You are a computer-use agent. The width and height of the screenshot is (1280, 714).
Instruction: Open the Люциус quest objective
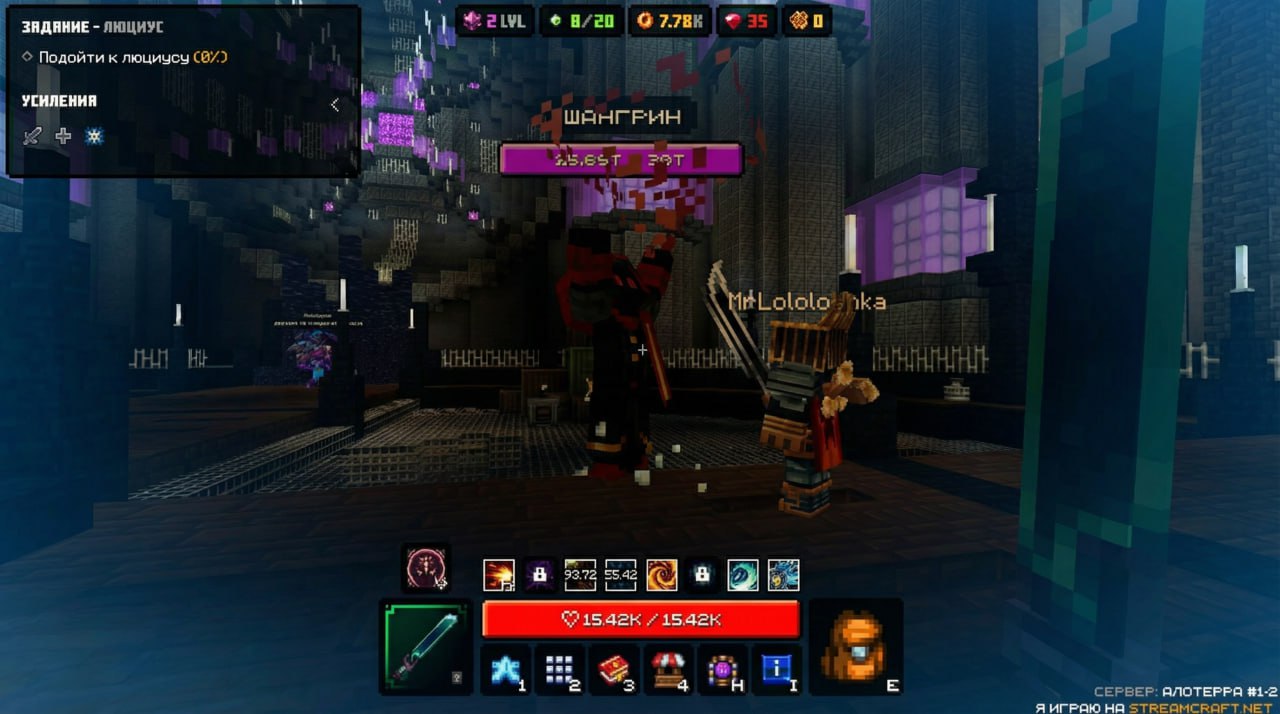(124, 57)
